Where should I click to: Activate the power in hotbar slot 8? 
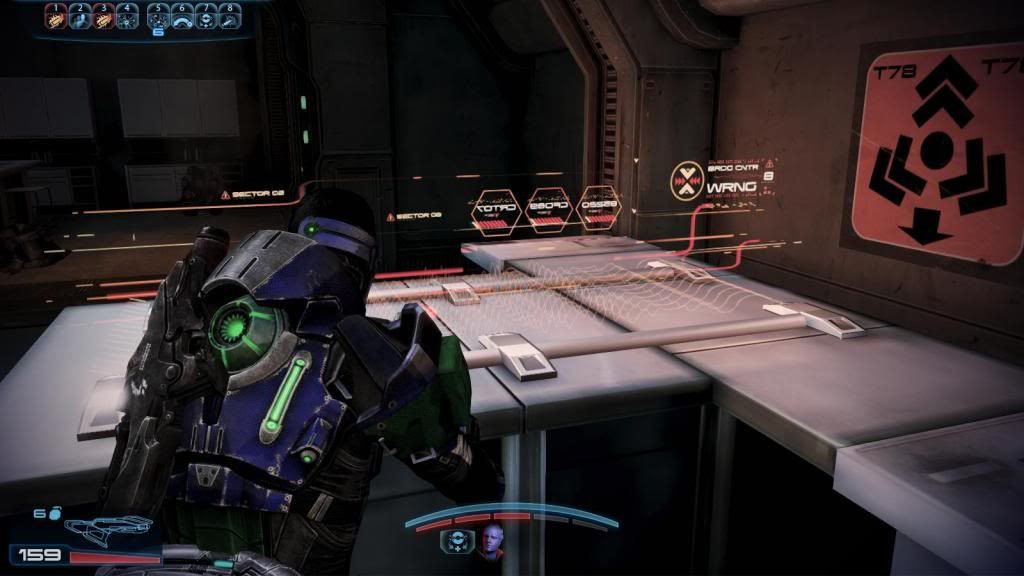pos(230,16)
